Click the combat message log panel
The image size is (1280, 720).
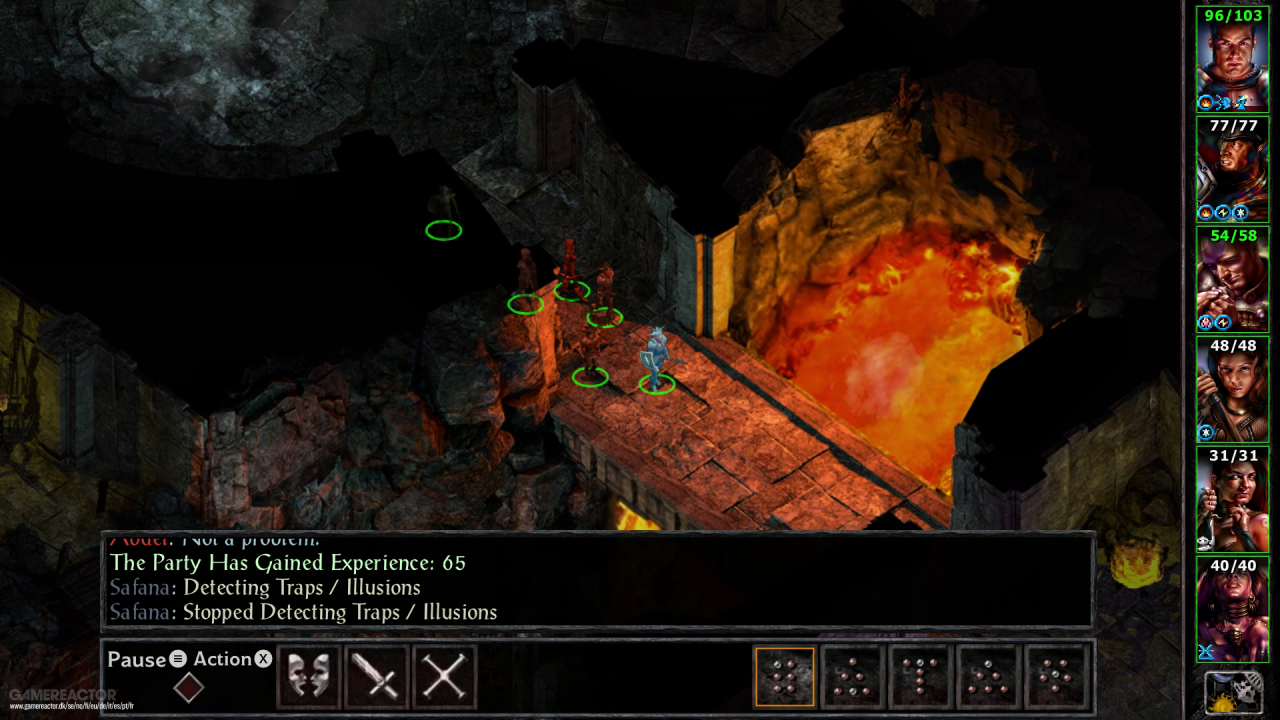click(598, 582)
